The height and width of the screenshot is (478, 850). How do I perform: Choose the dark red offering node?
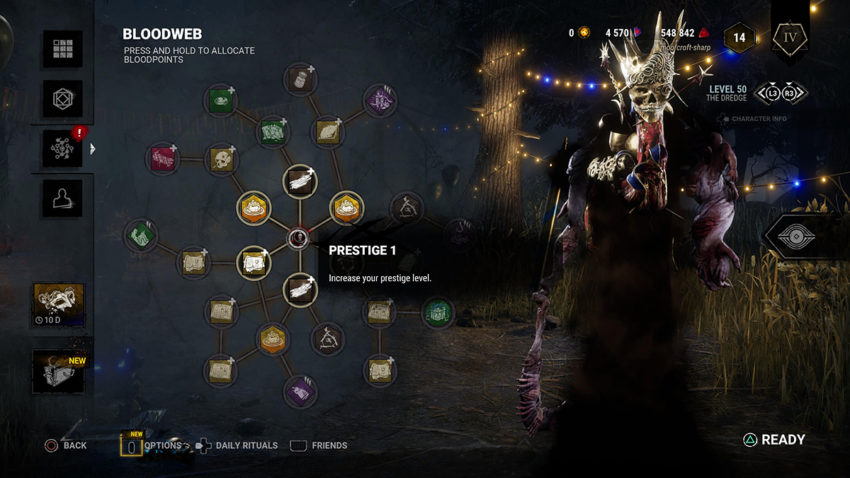162,157
